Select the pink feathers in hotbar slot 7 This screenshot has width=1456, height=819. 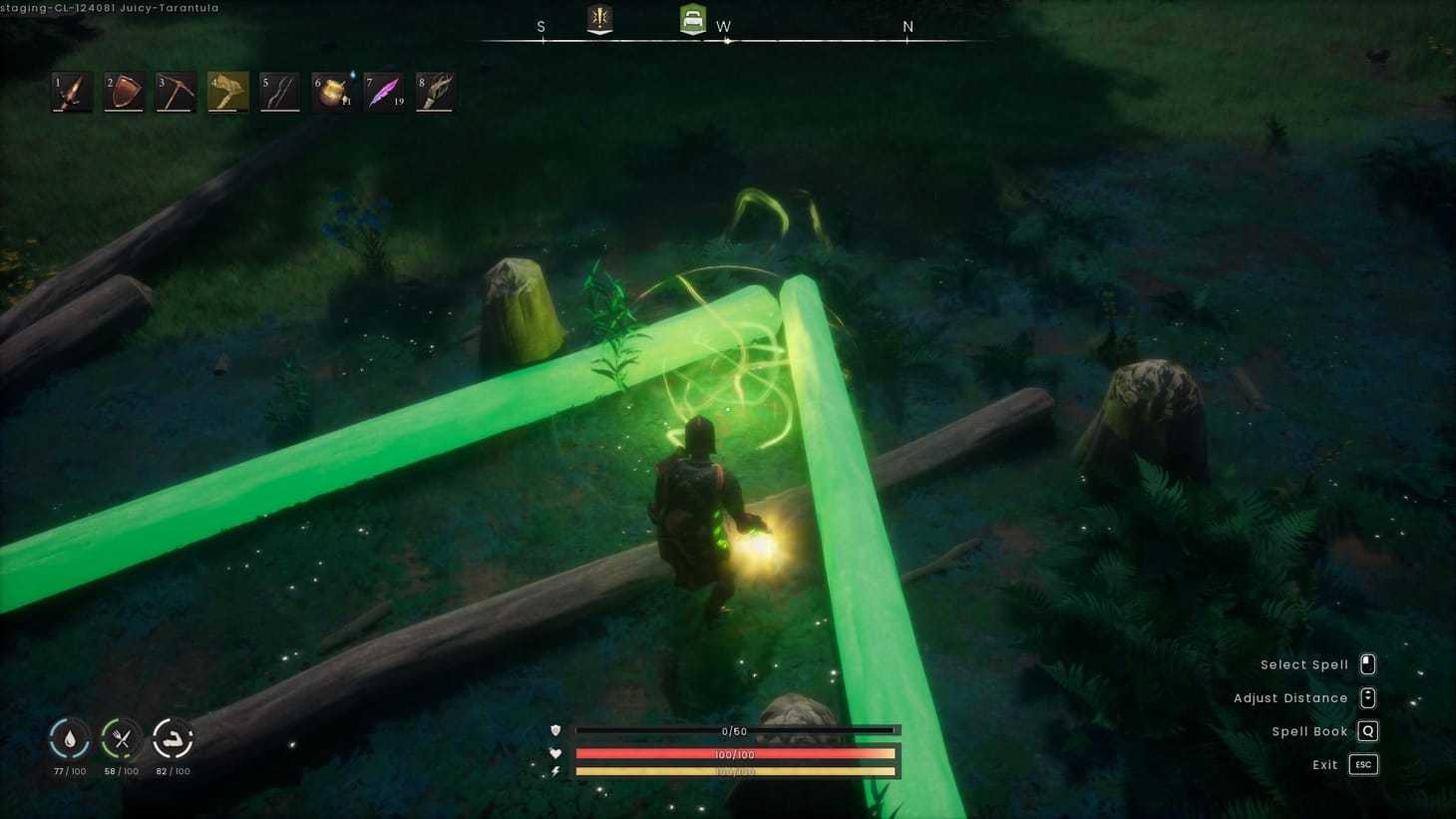tap(384, 91)
